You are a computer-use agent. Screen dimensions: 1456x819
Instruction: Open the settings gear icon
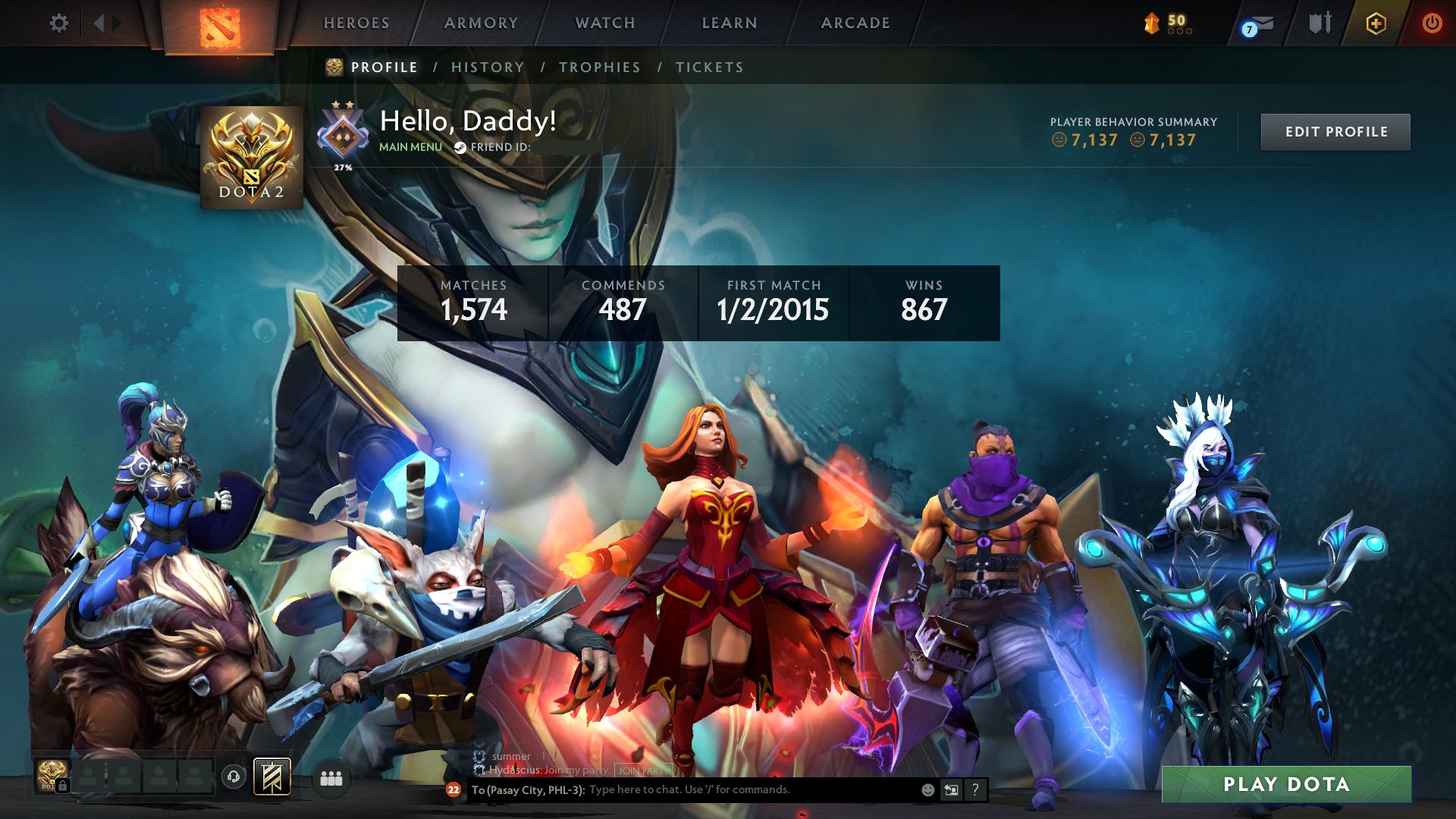tap(58, 23)
